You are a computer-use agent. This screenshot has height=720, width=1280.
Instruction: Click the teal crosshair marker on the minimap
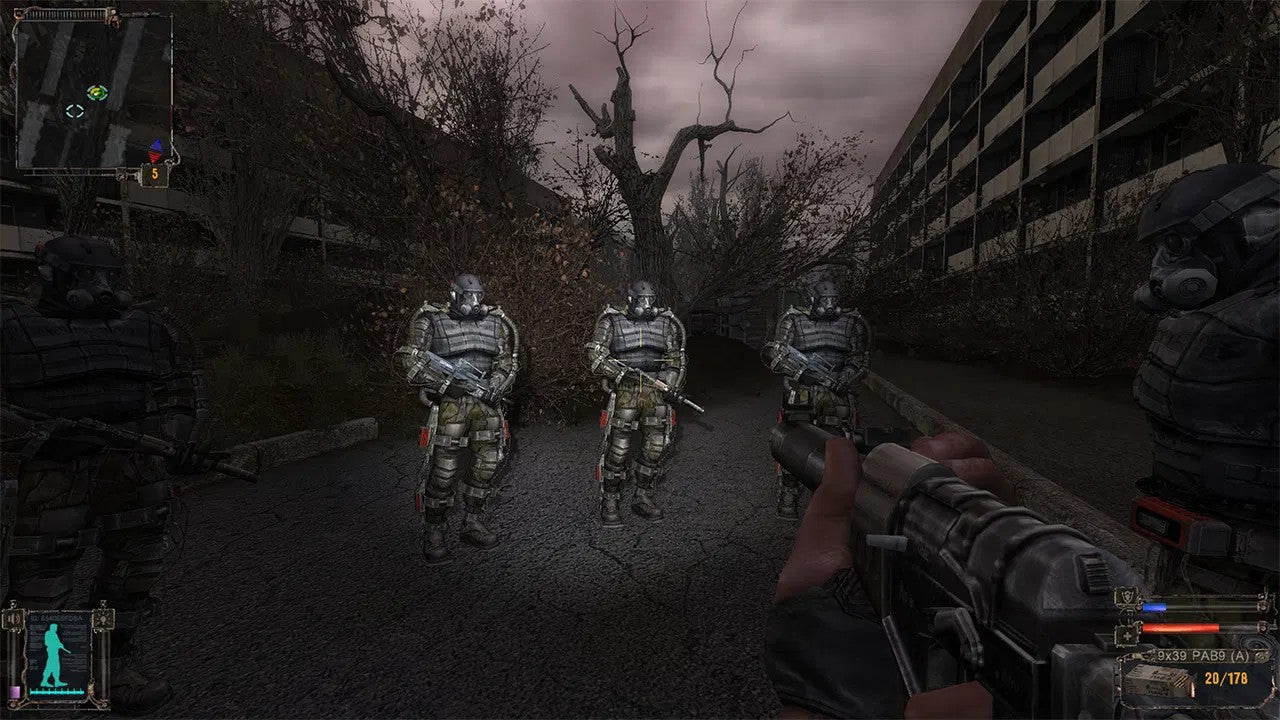click(74, 110)
